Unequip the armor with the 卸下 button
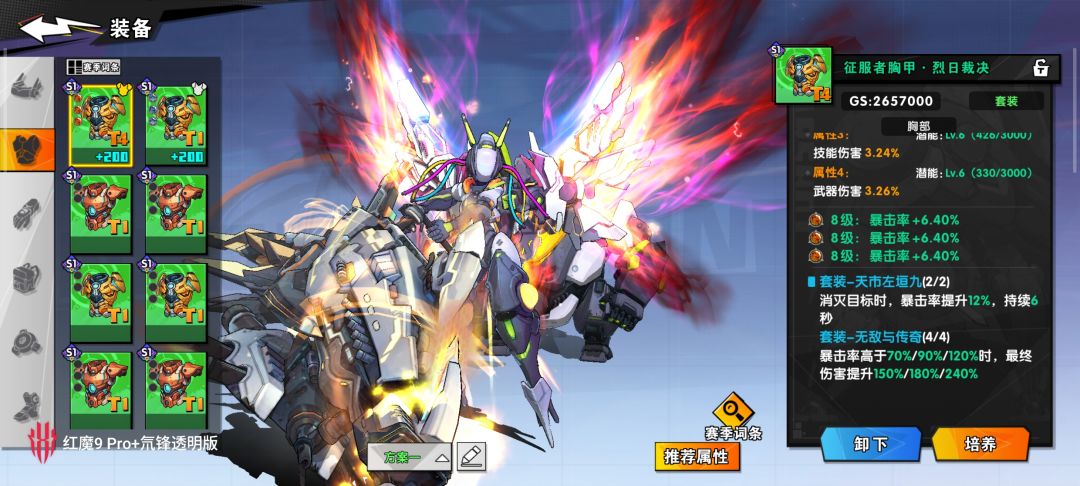The height and width of the screenshot is (486, 1080). [x=870, y=444]
